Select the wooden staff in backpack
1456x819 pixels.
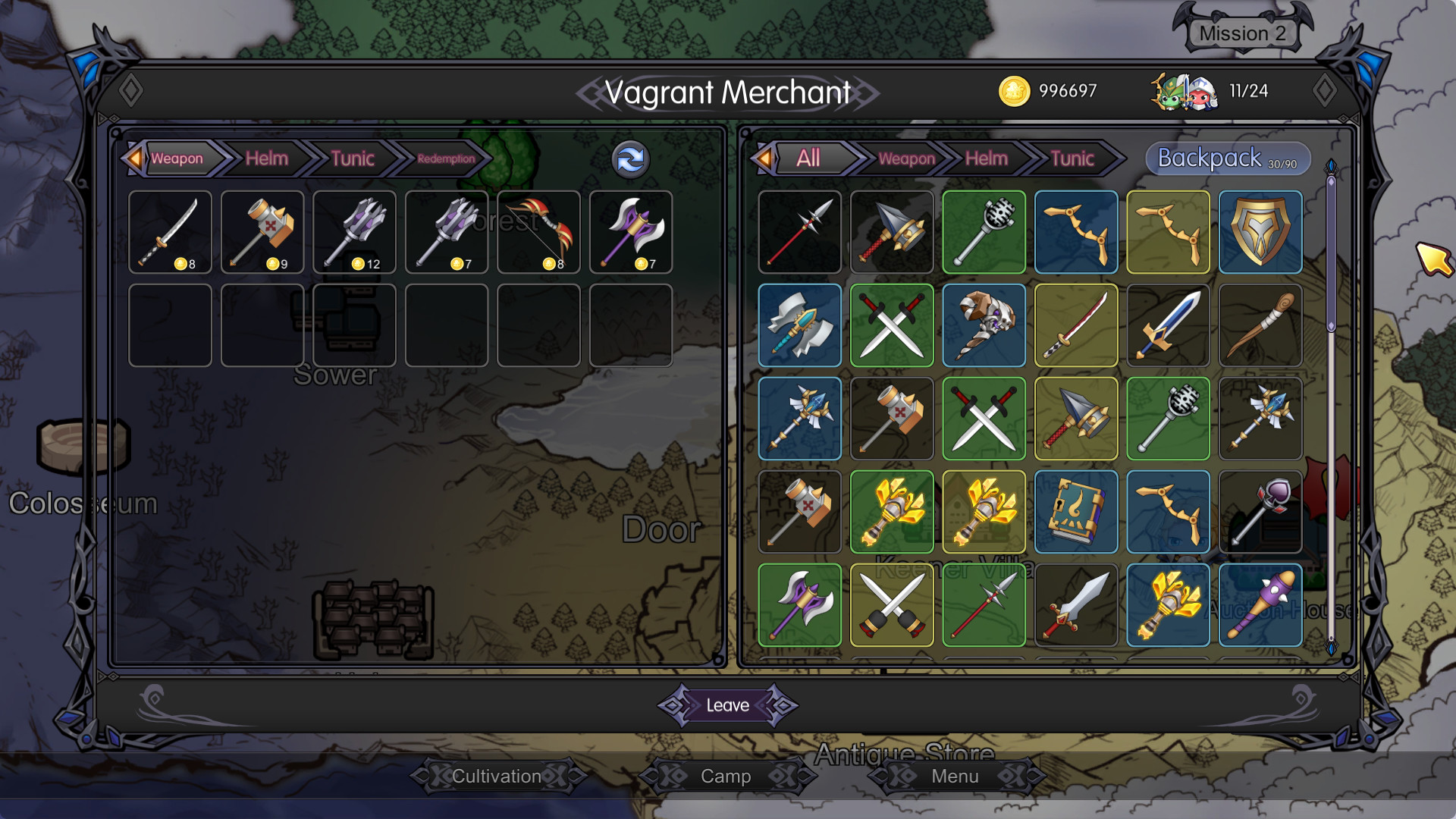[1260, 325]
